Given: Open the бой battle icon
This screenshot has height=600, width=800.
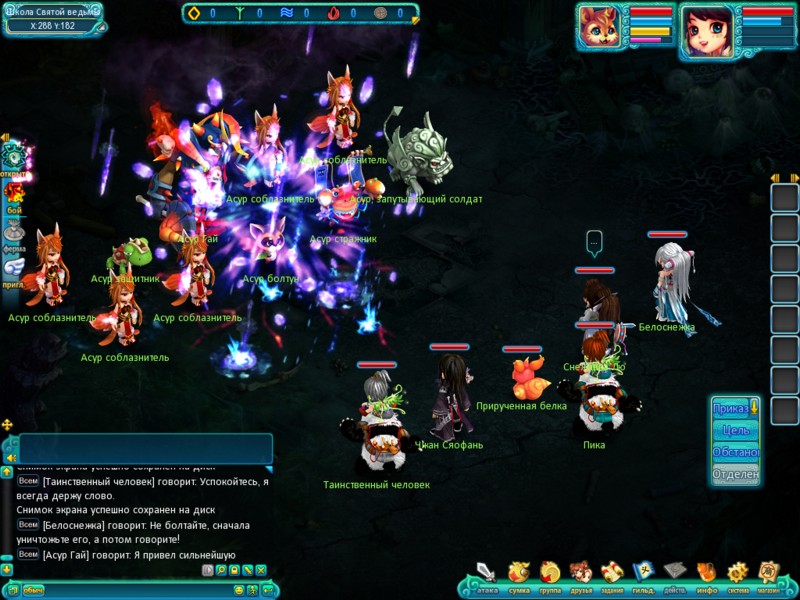Looking at the screenshot, I should pyautogui.click(x=14, y=194).
